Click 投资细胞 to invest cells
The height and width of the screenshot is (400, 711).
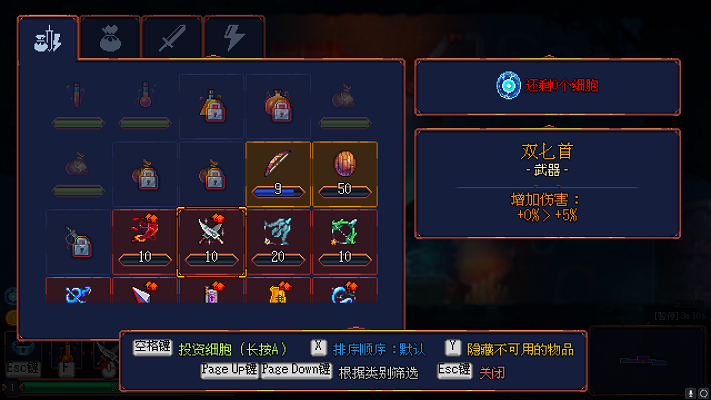point(233,349)
